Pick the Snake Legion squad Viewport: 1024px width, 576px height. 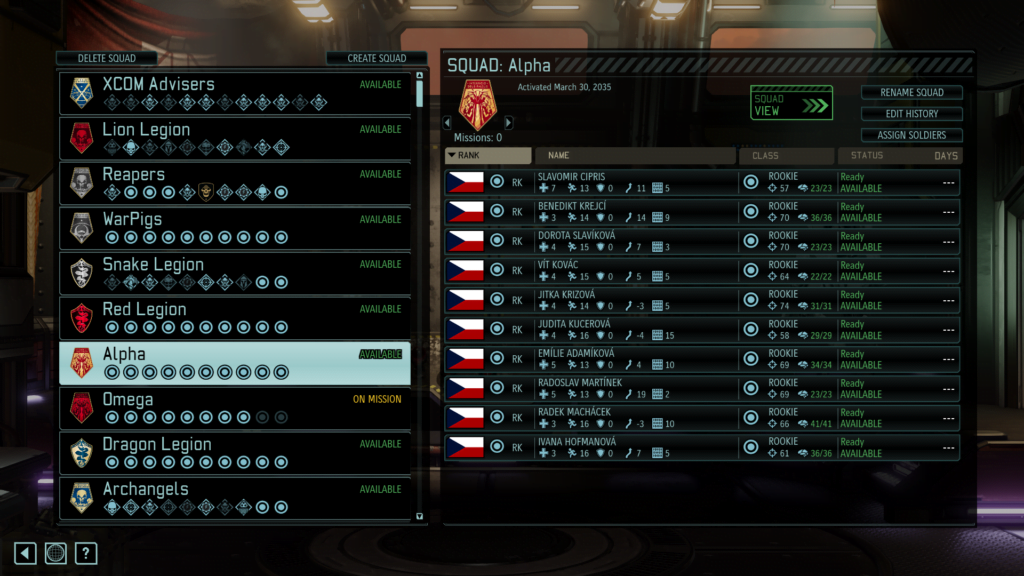click(235, 272)
